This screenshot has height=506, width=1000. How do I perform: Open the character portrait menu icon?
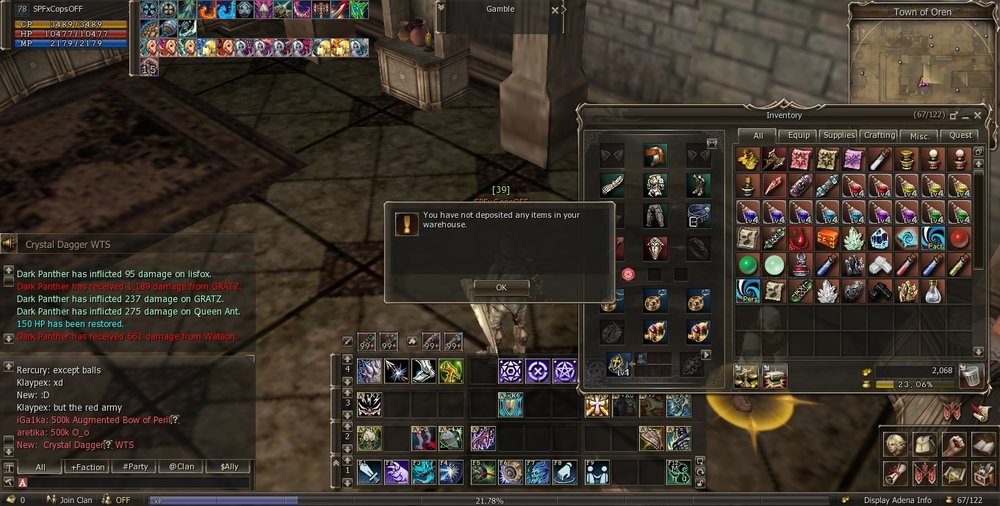893,446
